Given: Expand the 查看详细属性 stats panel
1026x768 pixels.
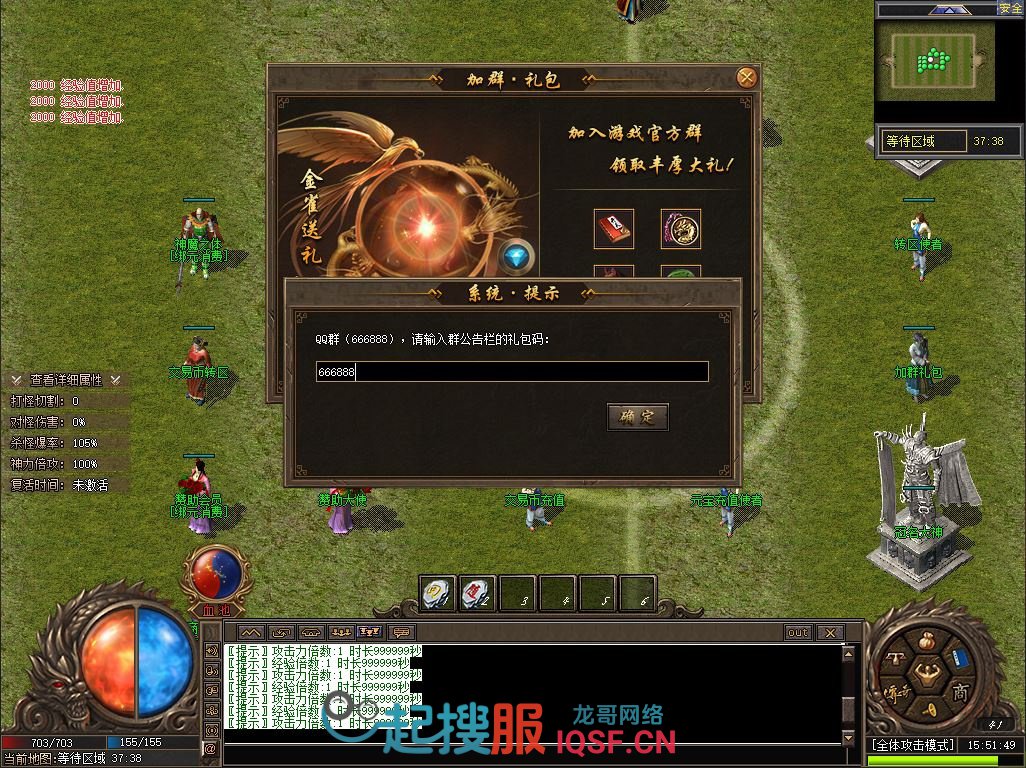Looking at the screenshot, I should point(66,380).
